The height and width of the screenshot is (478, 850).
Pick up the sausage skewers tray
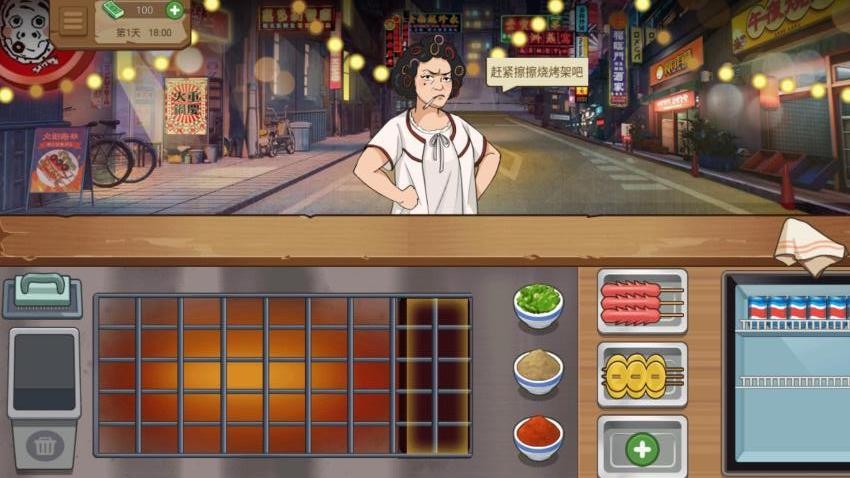click(642, 301)
